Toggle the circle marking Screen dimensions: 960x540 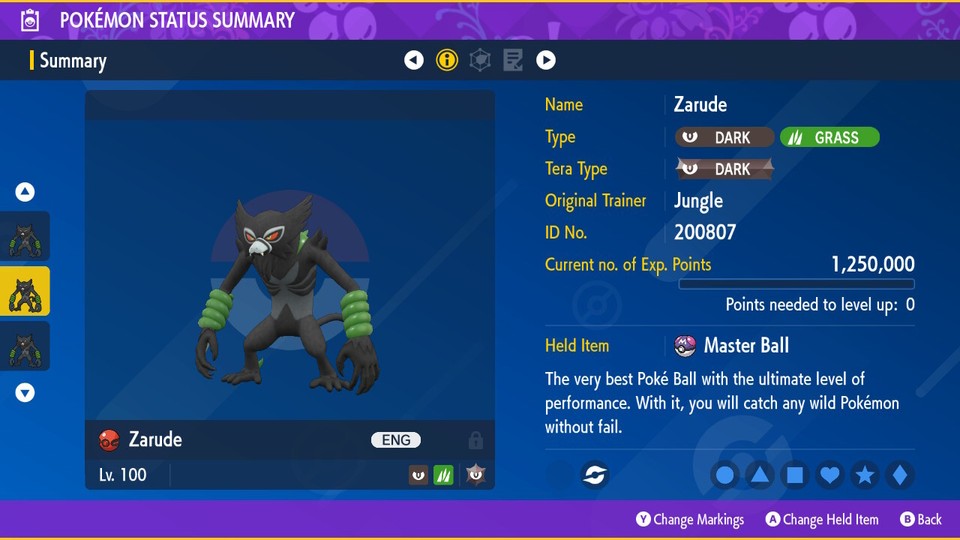725,475
